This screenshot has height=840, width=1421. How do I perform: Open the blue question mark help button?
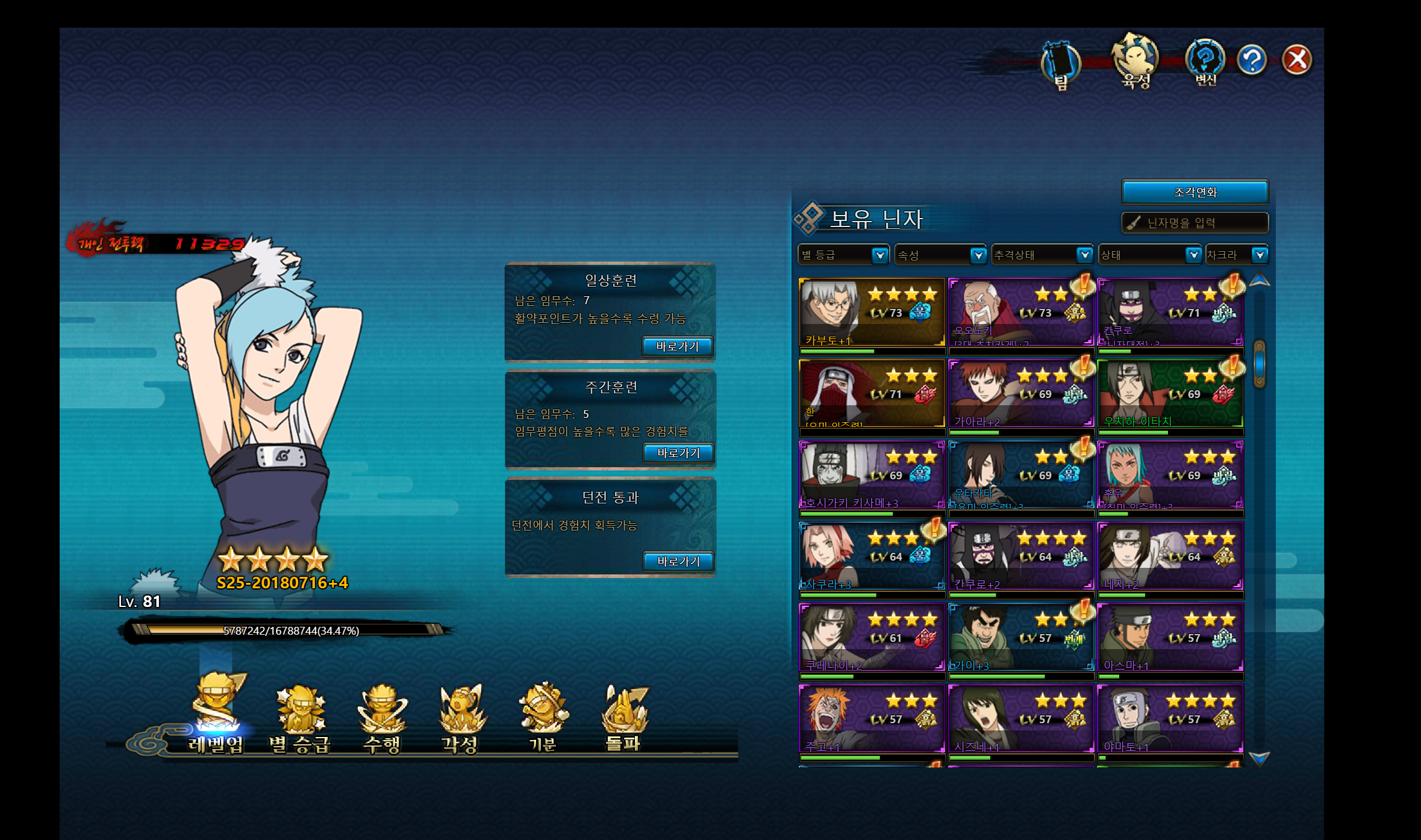pos(1252,60)
